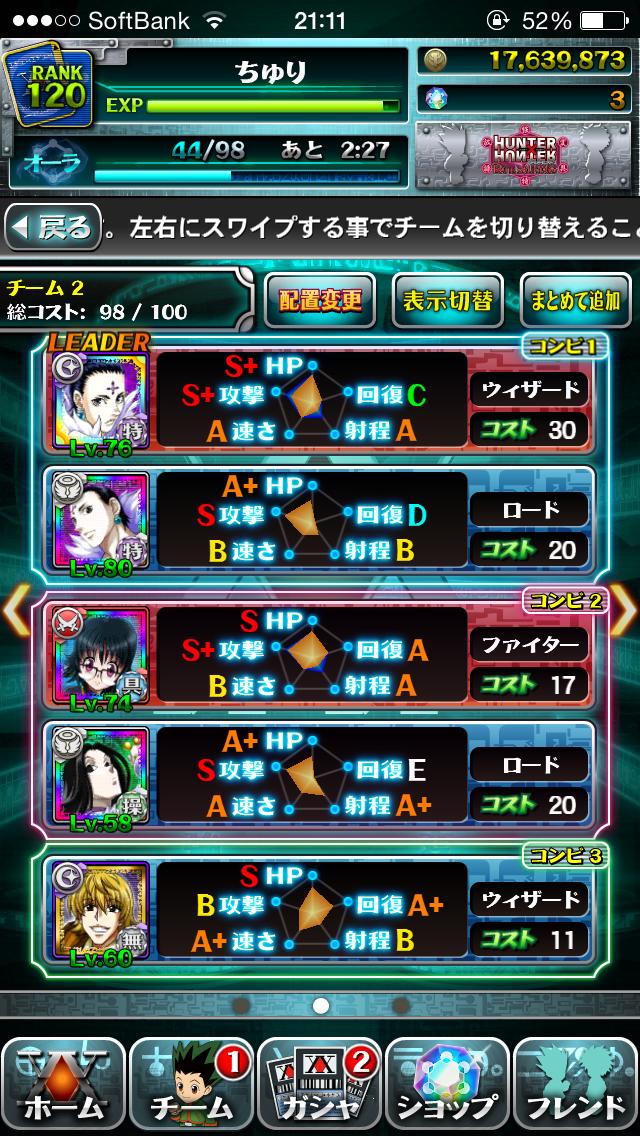Image resolution: width=640 pixels, height=1136 pixels.
Task: Tap the gold coin currency counter
Action: [524, 60]
